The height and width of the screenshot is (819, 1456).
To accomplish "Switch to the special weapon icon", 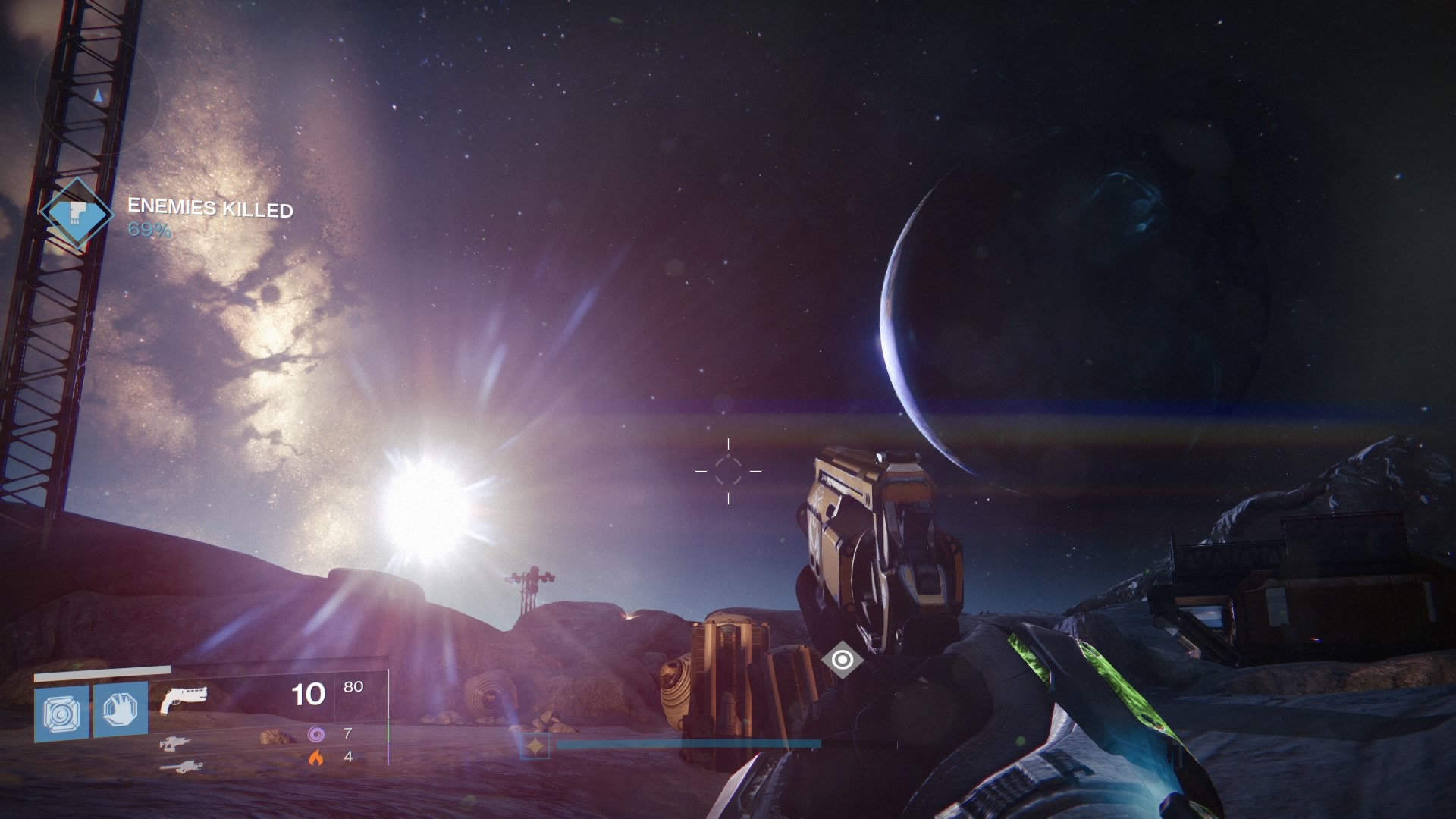I will pyautogui.click(x=175, y=744).
